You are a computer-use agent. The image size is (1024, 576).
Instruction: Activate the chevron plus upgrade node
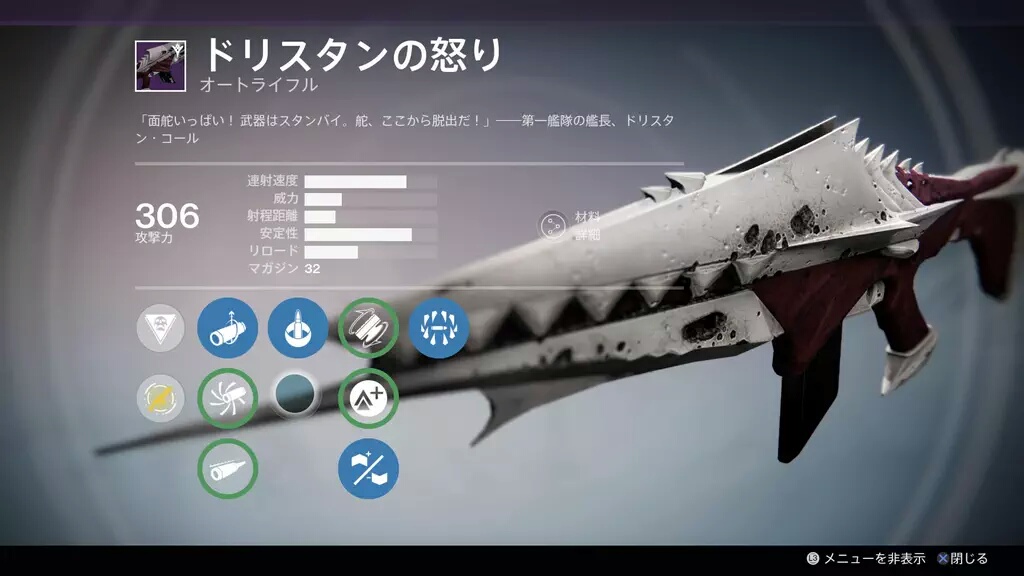[368, 399]
